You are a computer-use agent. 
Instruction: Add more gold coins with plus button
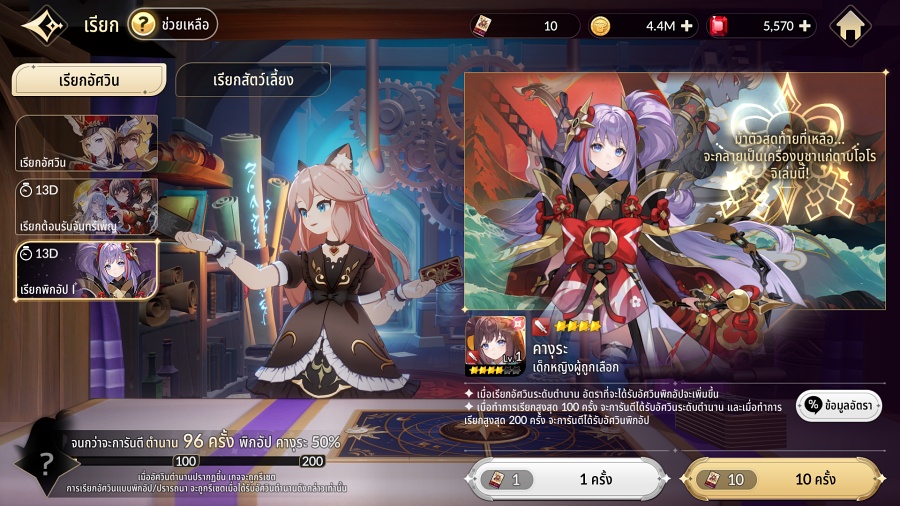[686, 26]
